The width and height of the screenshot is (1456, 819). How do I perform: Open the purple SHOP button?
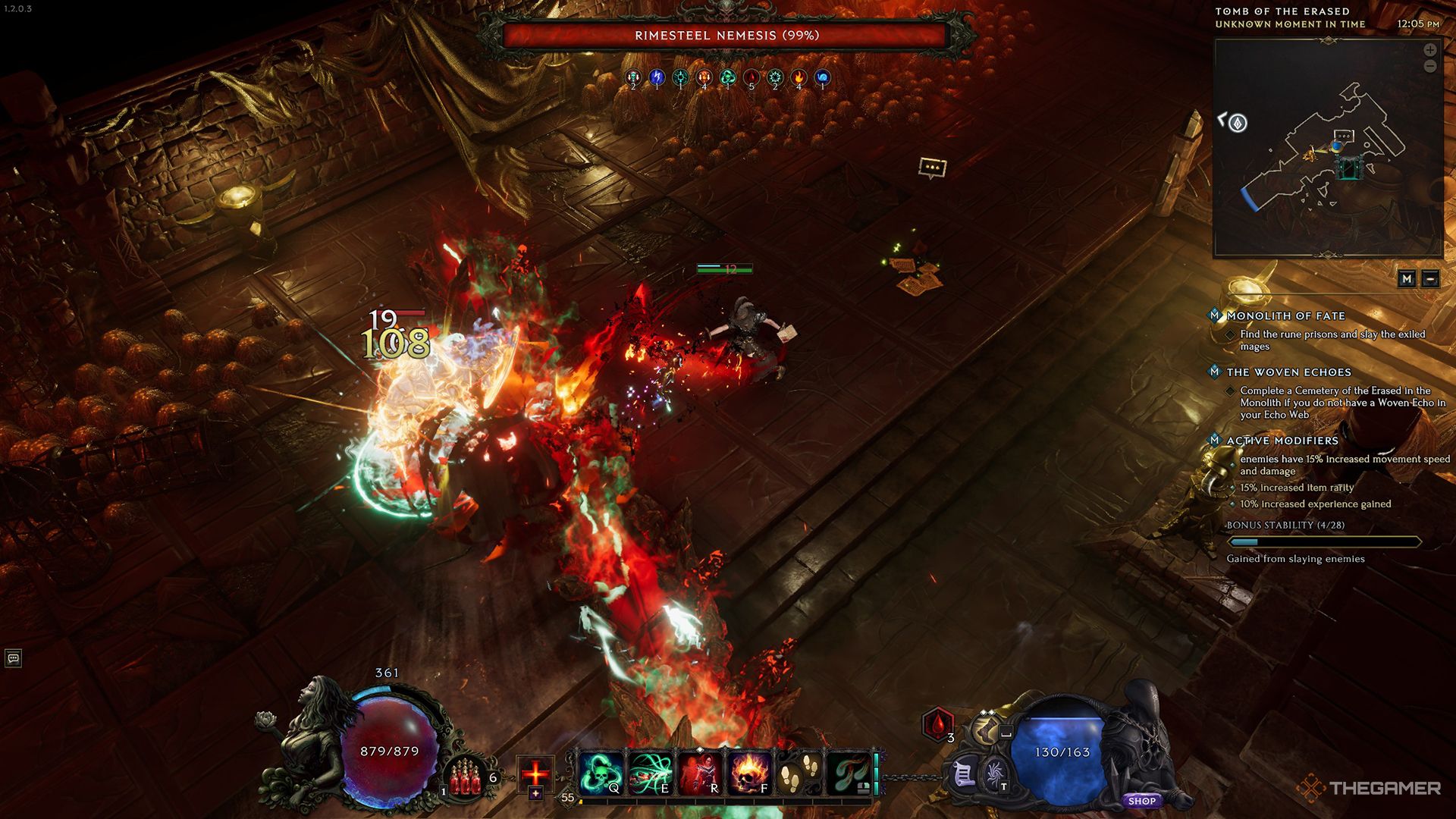tap(1141, 801)
